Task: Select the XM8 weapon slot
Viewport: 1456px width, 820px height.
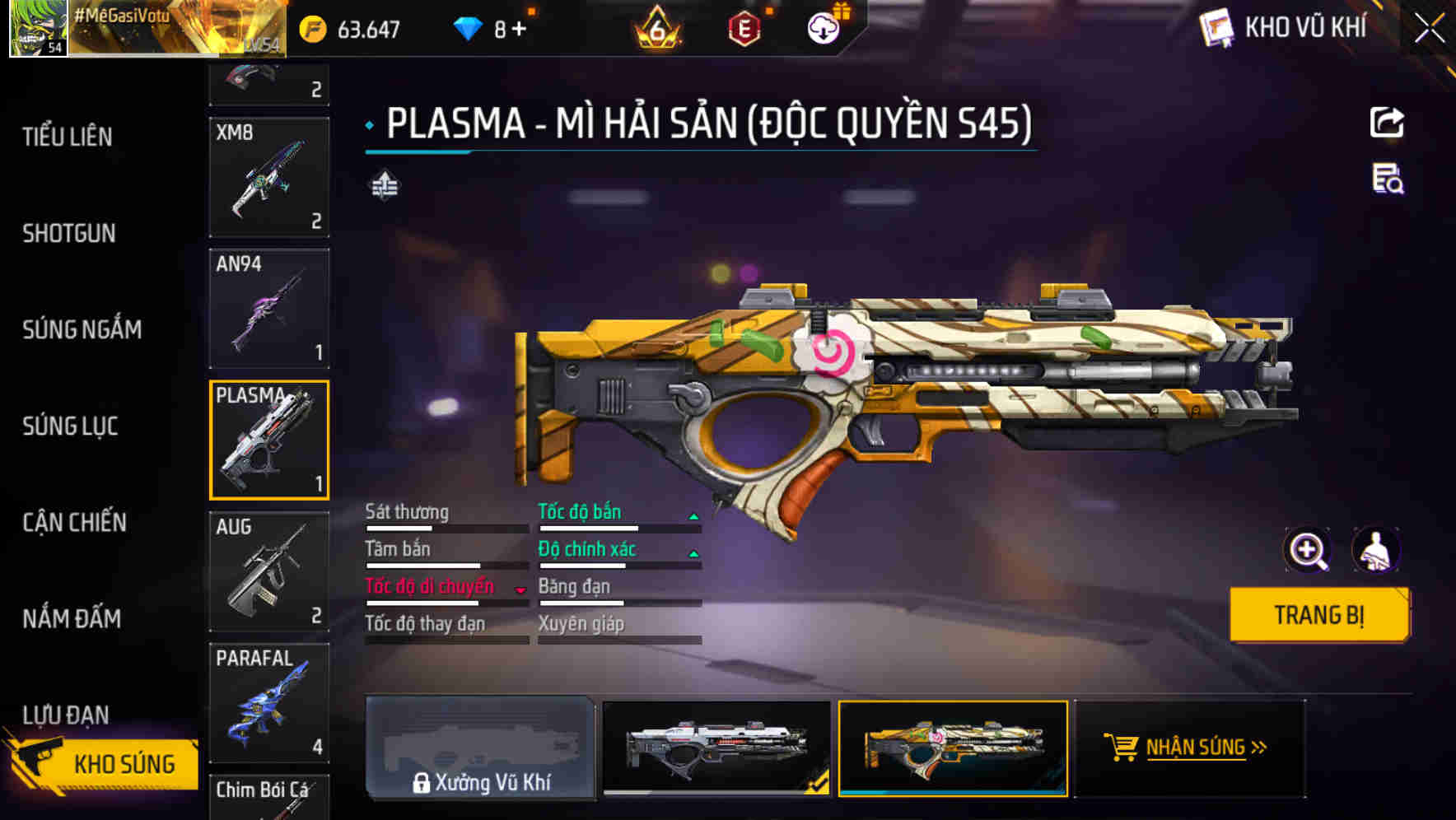Action: (269, 178)
